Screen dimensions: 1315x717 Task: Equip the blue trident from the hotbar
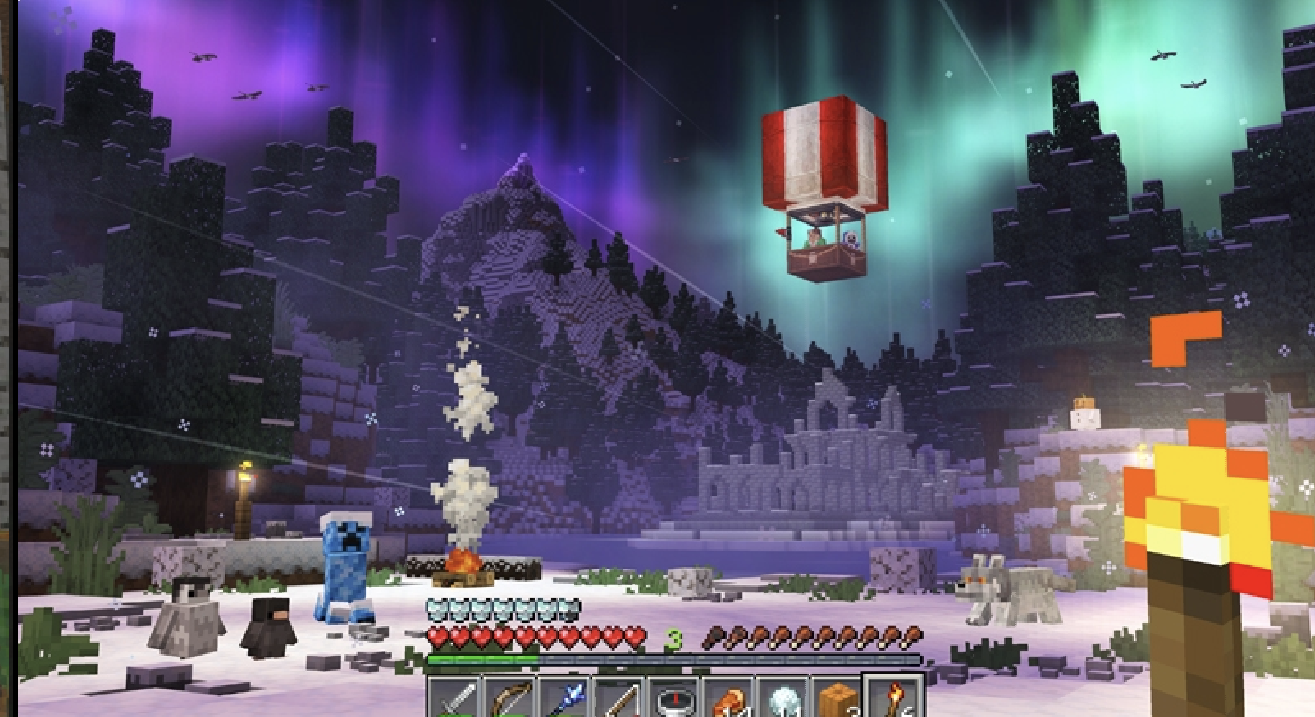point(564,697)
